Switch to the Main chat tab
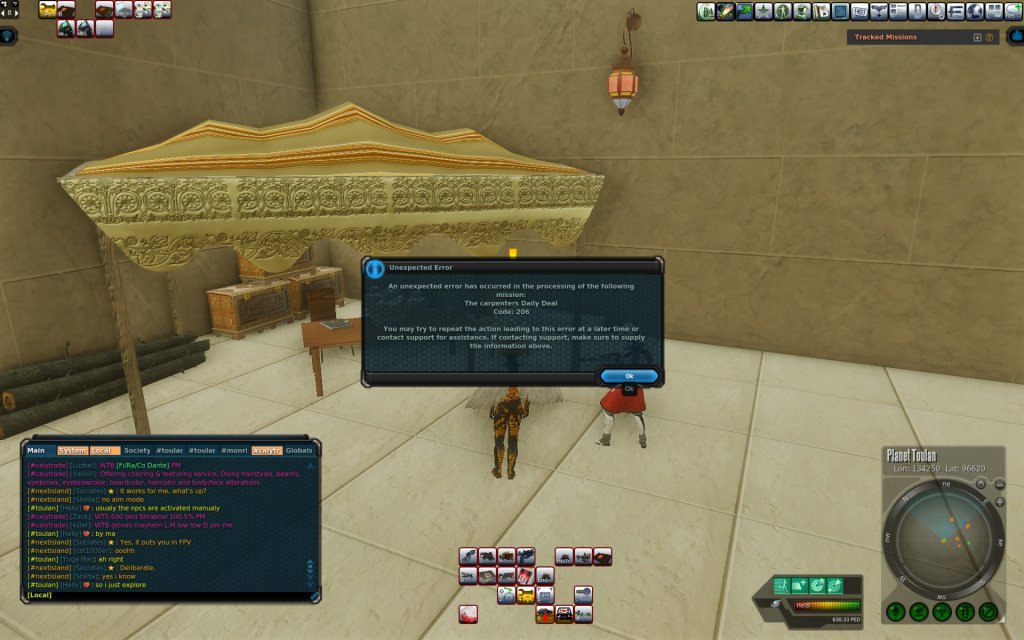 pos(36,450)
